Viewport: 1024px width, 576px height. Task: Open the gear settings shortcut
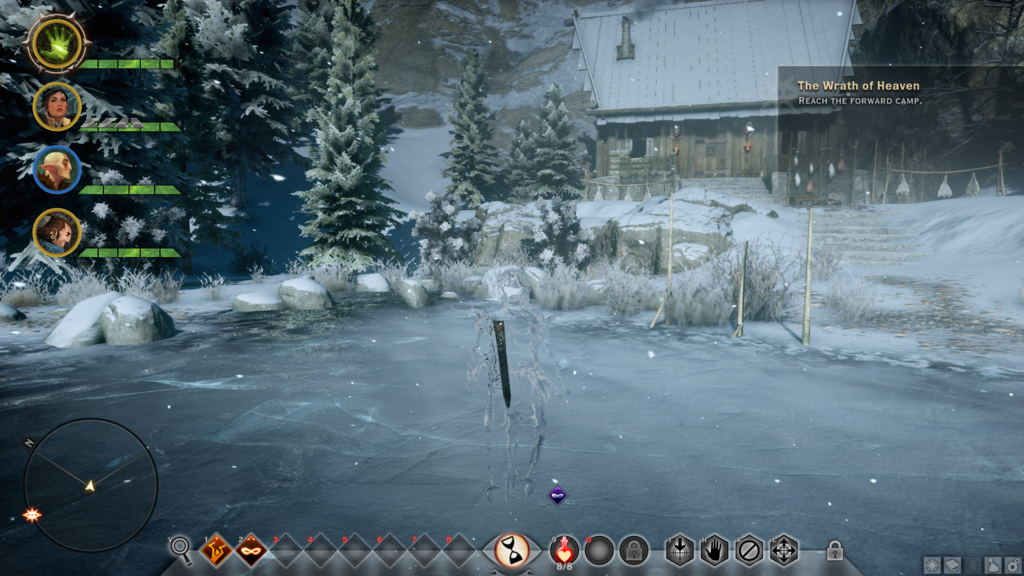(x=1013, y=565)
